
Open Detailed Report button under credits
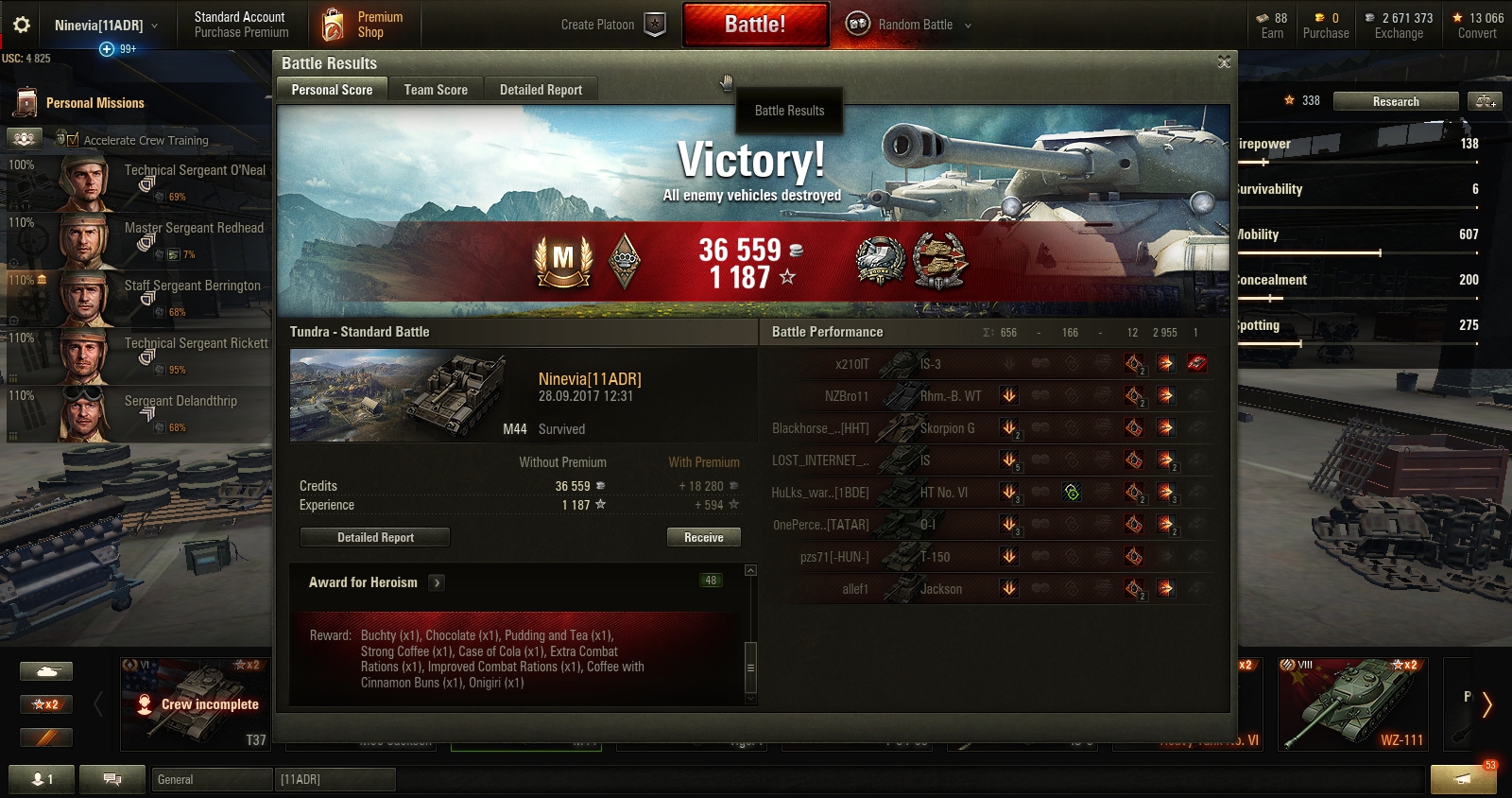click(375, 537)
